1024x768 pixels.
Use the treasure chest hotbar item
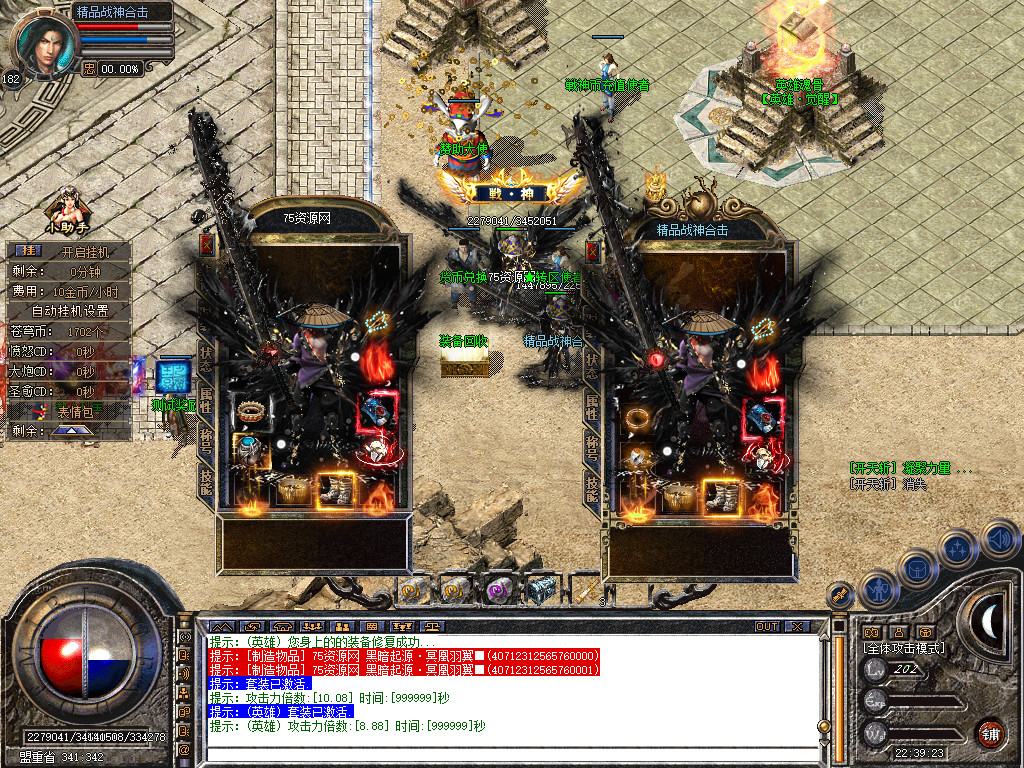[540, 591]
